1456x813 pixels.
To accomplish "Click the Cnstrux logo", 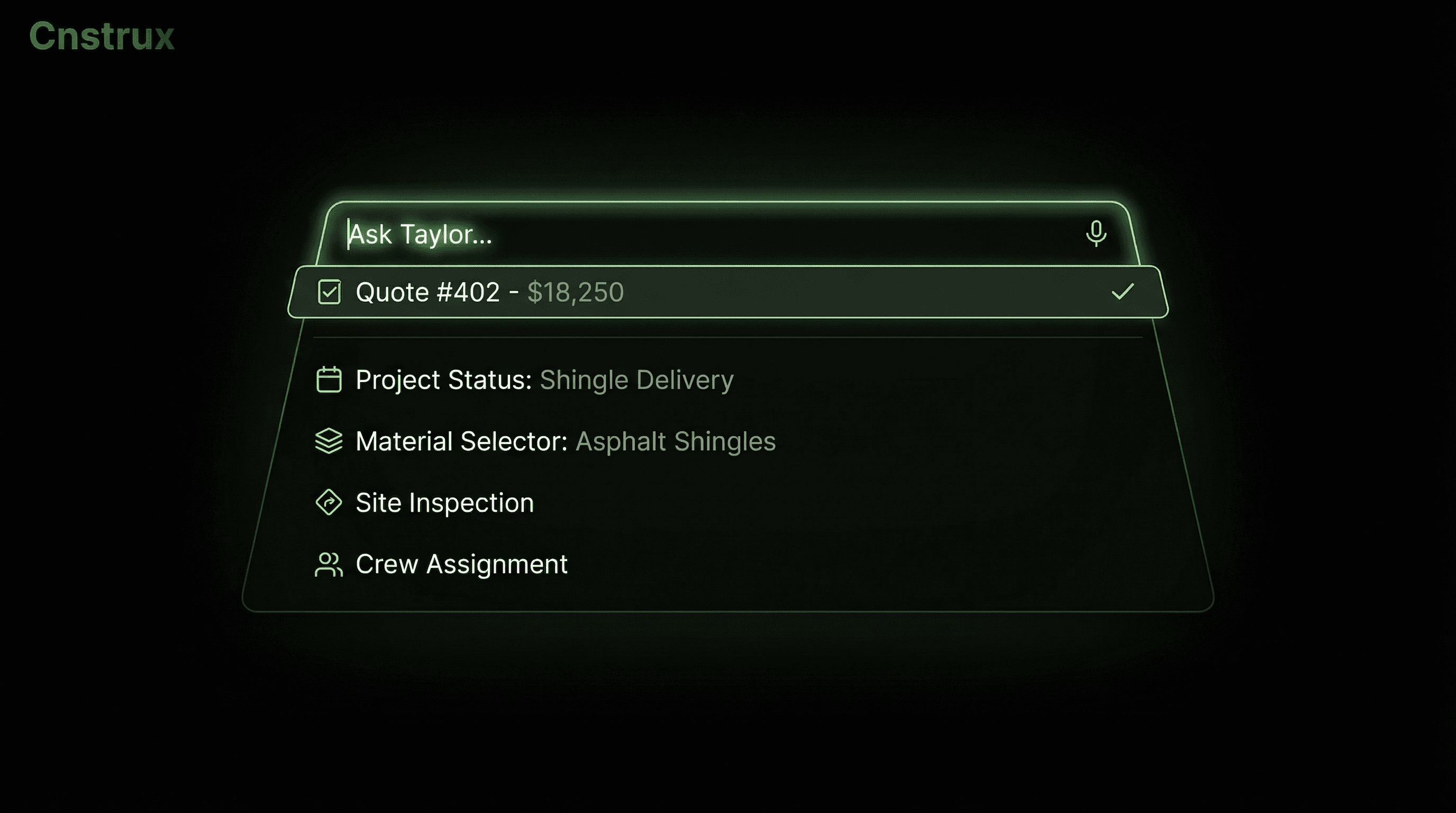I will [x=102, y=36].
